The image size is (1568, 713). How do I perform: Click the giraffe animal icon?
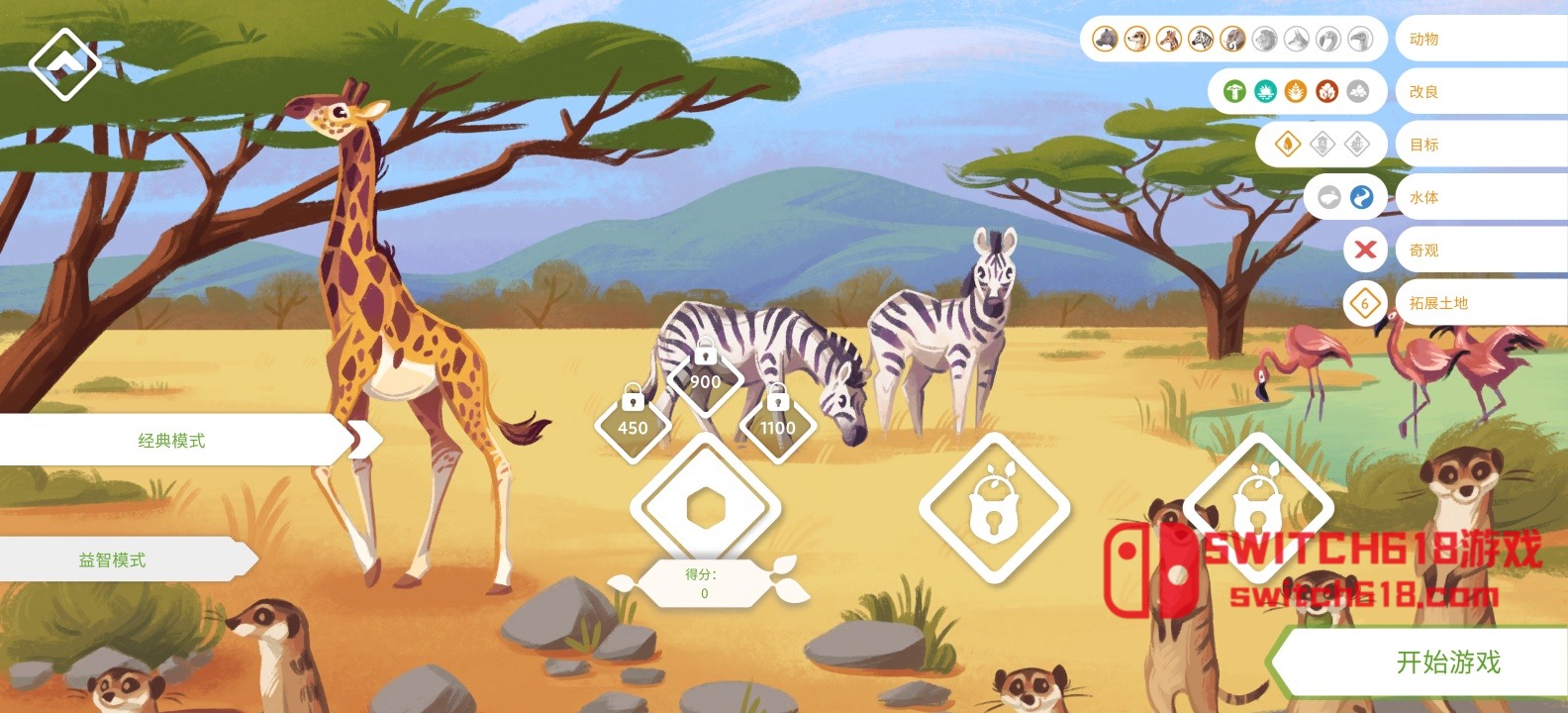pos(1169,40)
